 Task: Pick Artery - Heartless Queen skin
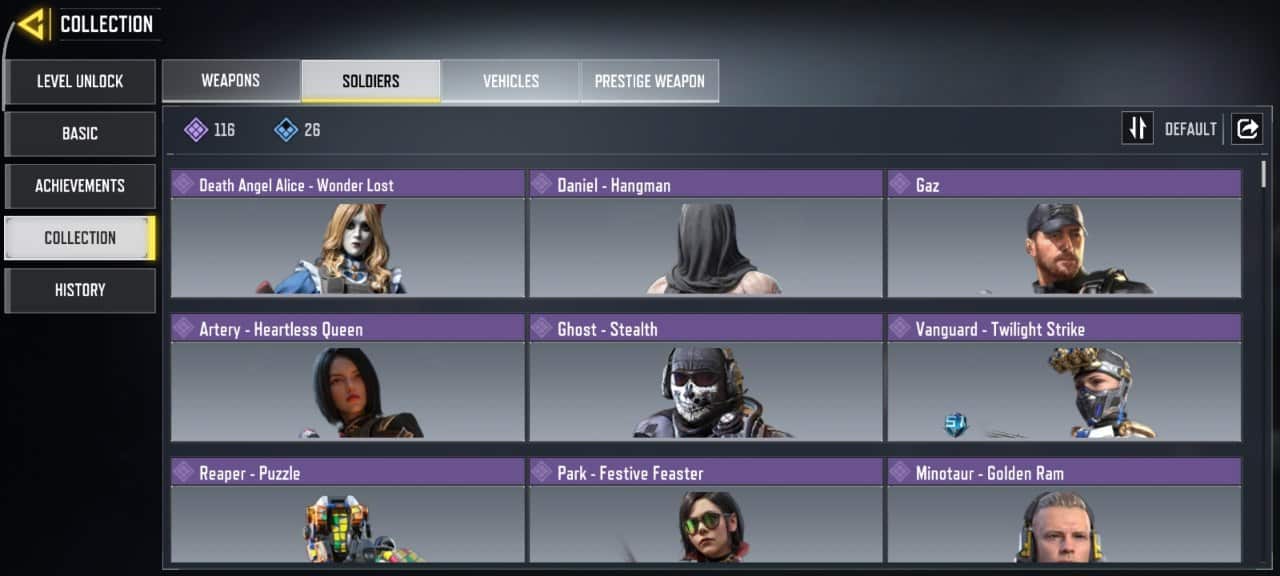tap(348, 378)
